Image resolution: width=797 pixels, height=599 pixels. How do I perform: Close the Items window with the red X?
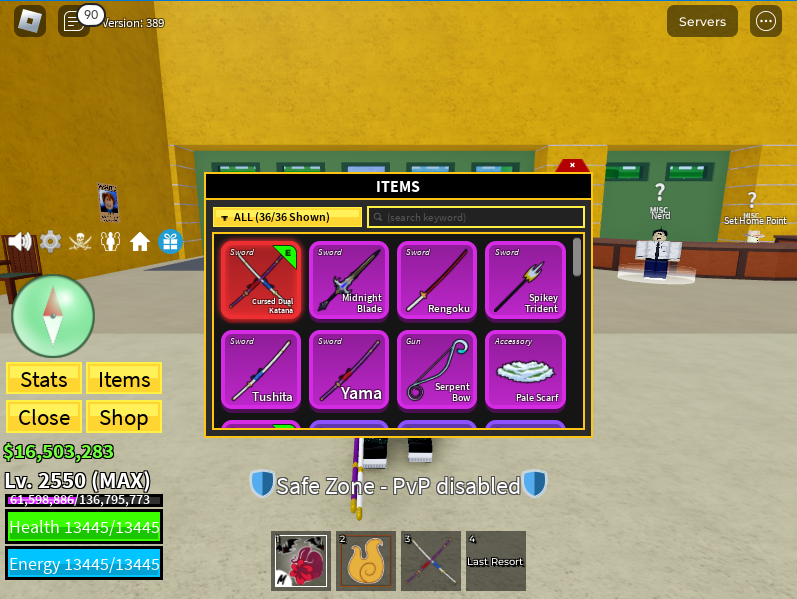[572, 165]
